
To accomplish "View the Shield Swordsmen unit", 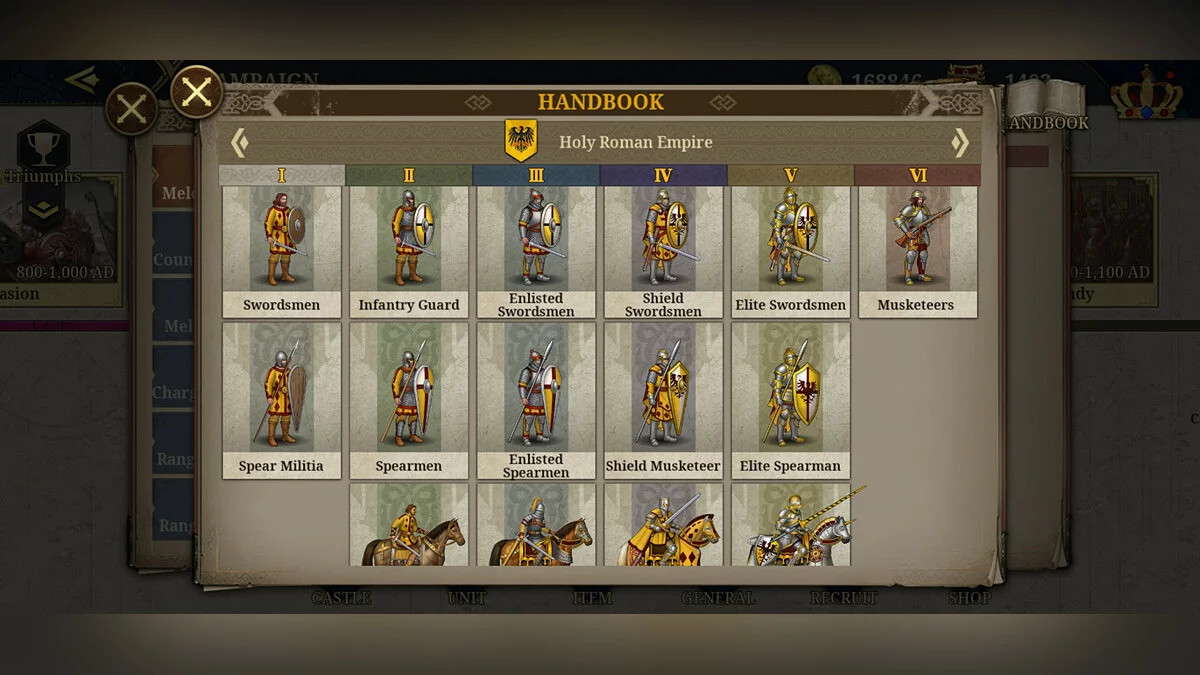I will [663, 251].
